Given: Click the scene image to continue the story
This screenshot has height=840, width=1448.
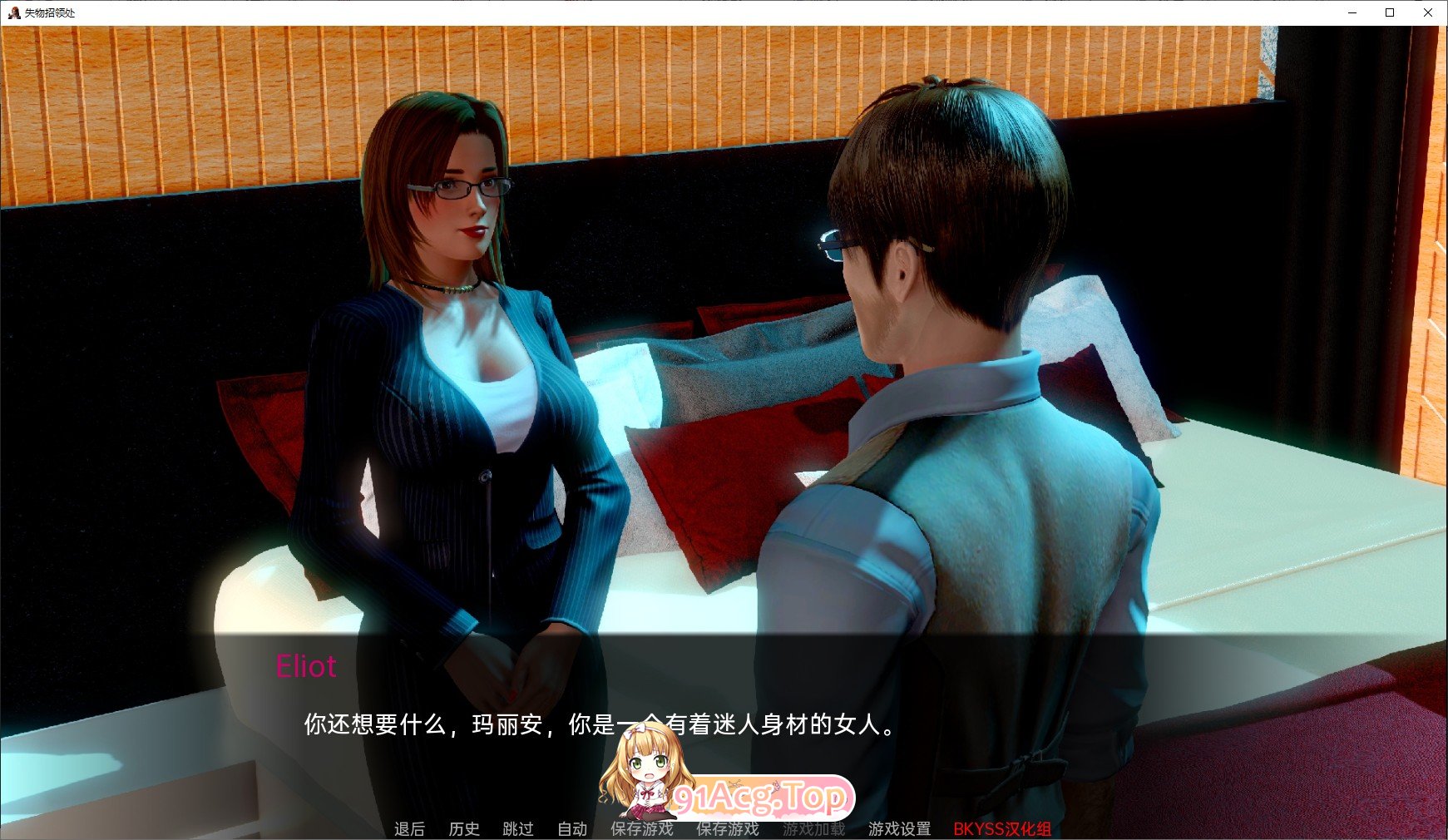Looking at the screenshot, I should coord(724,333).
